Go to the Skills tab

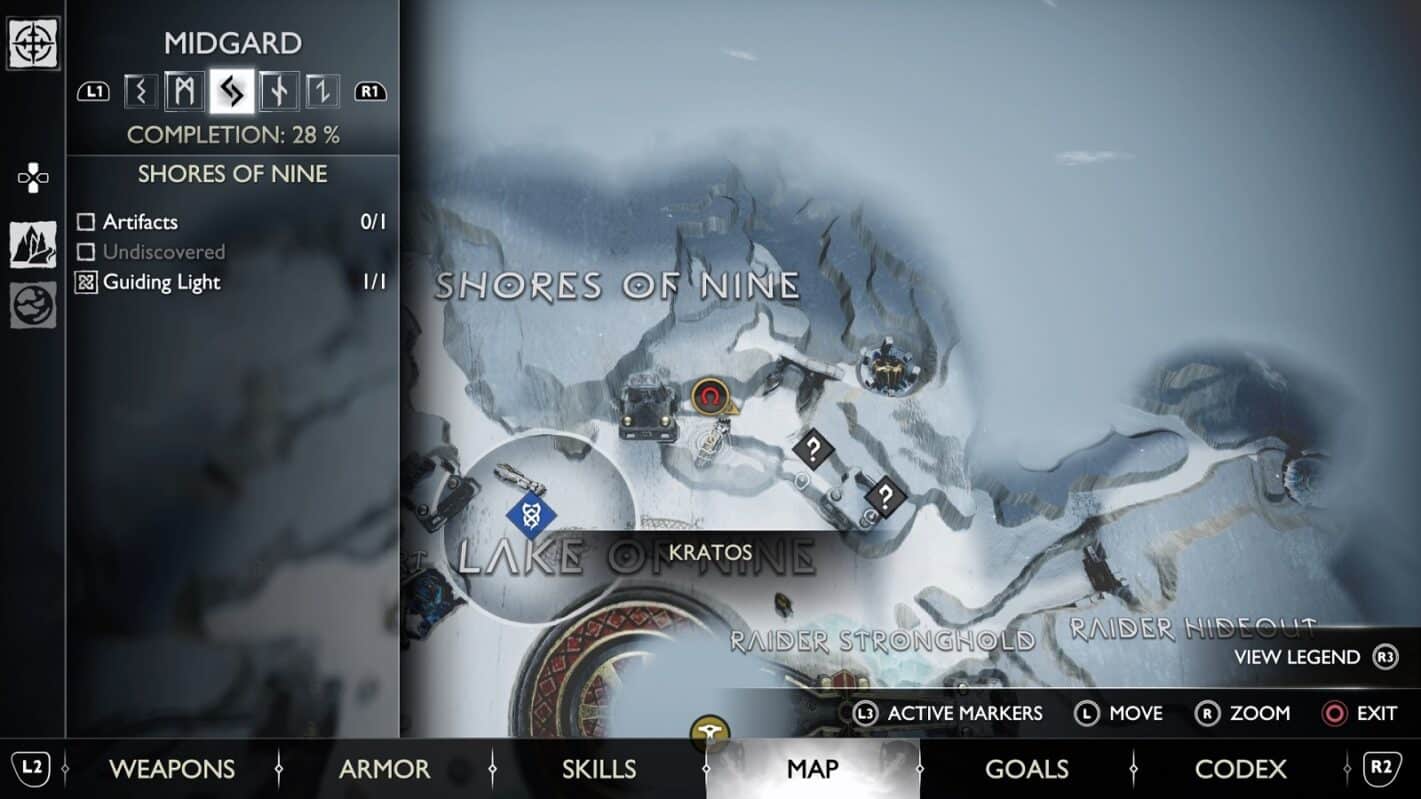pos(598,768)
